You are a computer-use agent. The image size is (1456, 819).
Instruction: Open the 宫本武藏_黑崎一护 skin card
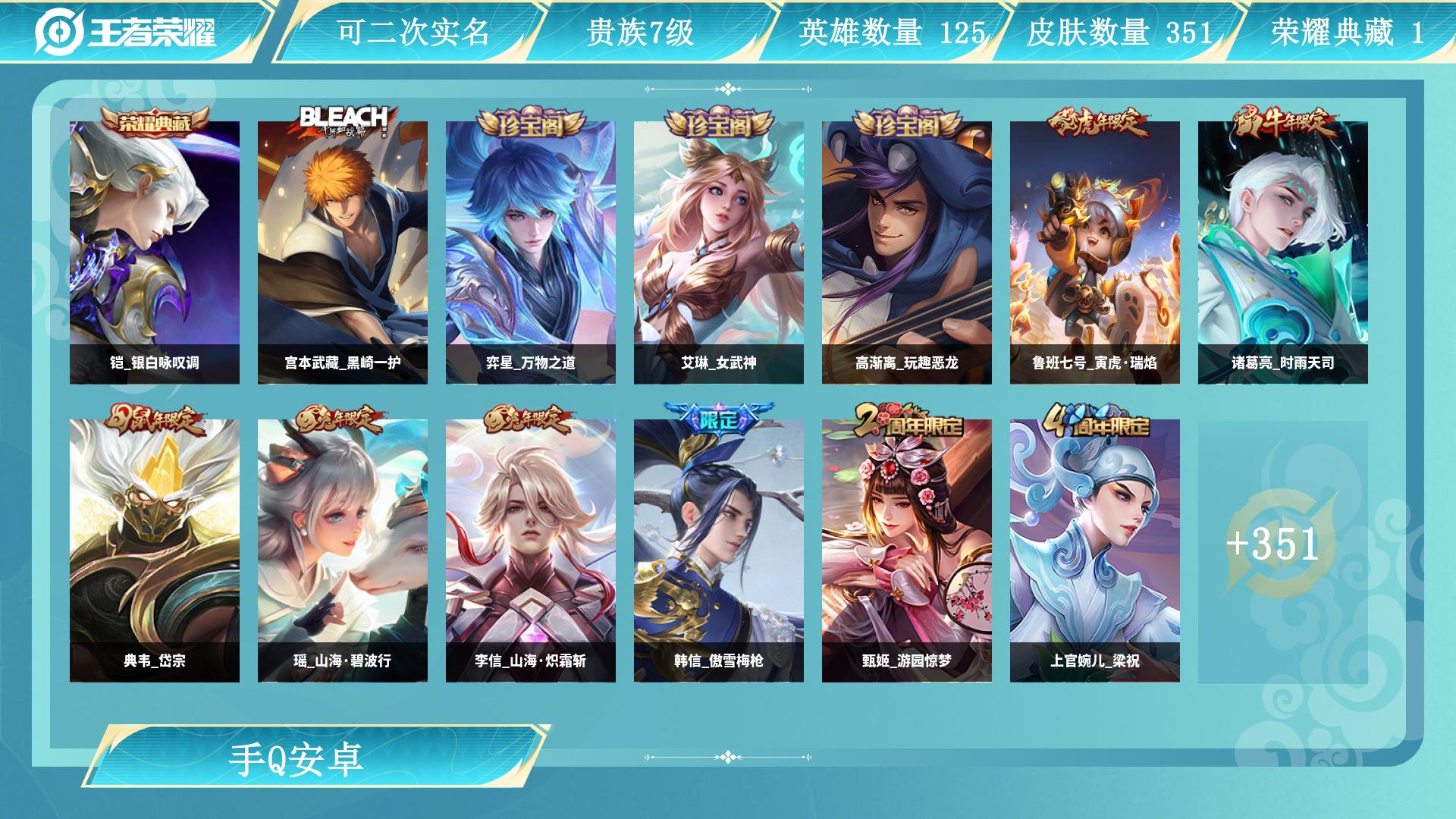tap(343, 253)
